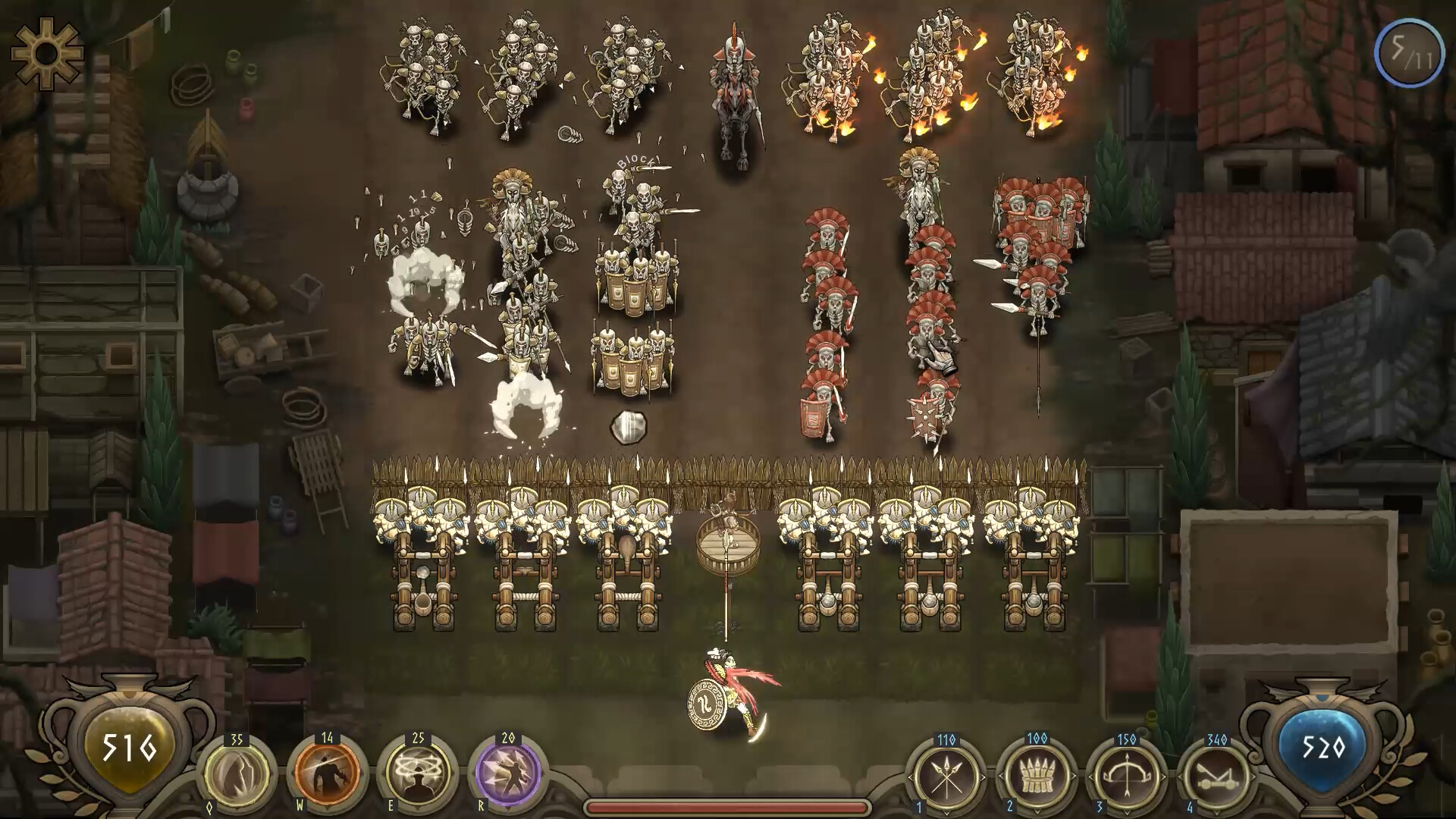Click the wave counter showing 5/11
This screenshot has height=819, width=1456.
point(1409,53)
